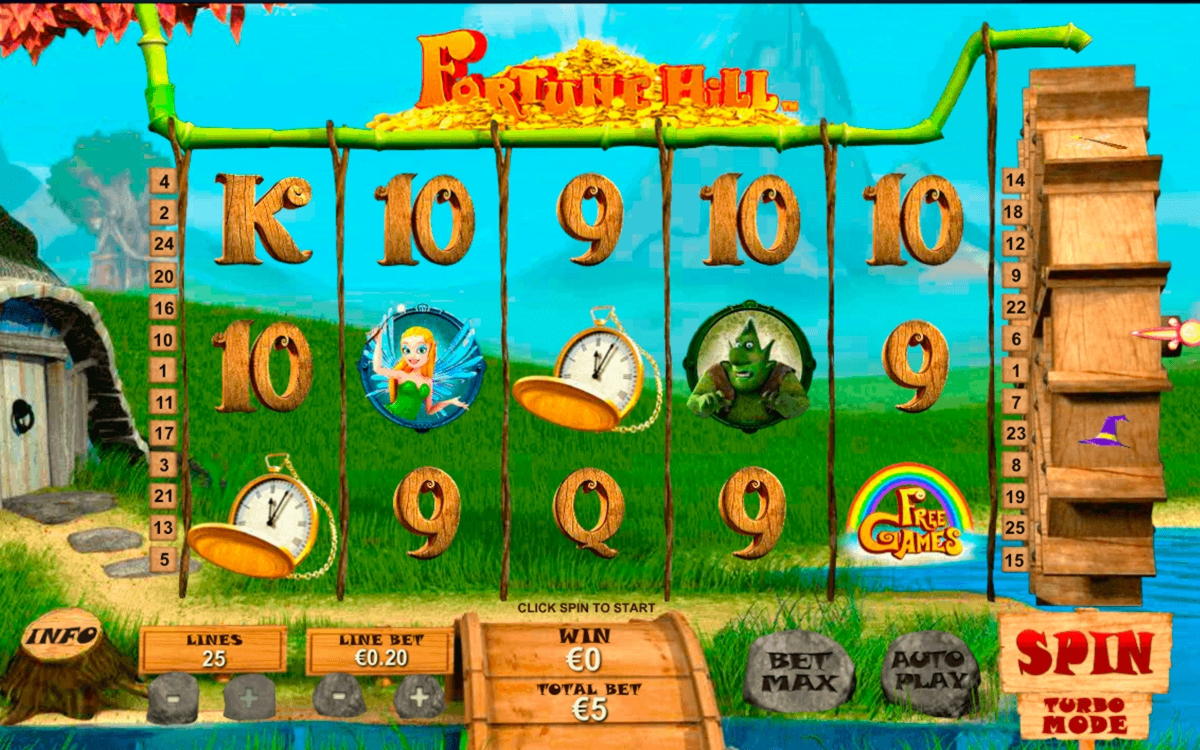
Task: Increase the number of lines
Action: (x=249, y=697)
